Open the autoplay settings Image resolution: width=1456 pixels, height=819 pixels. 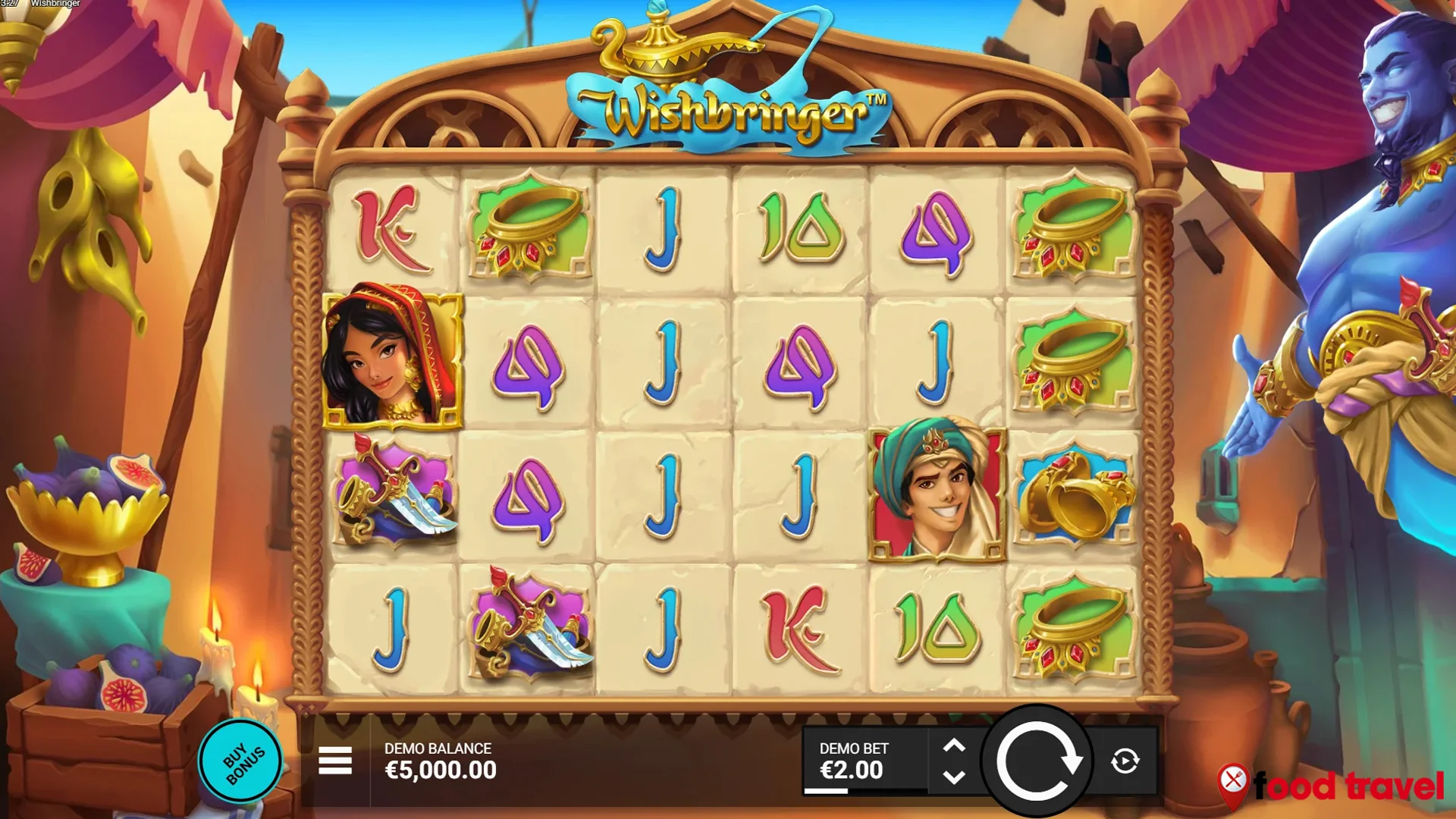pyautogui.click(x=1125, y=761)
